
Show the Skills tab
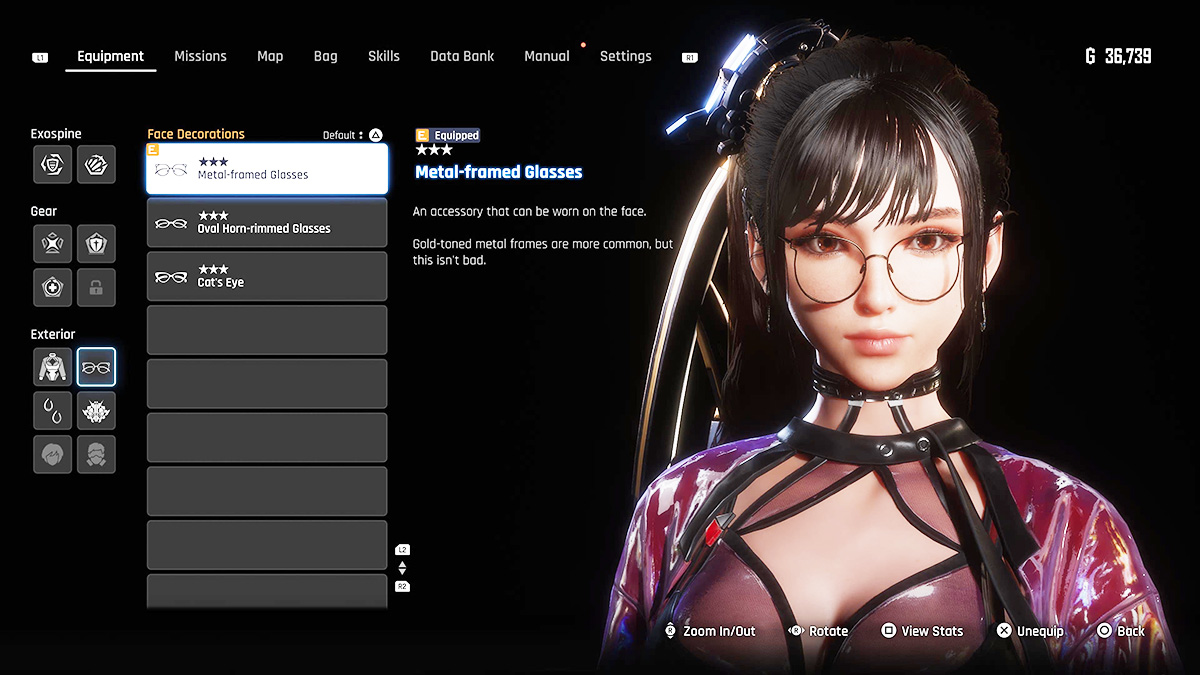point(383,56)
